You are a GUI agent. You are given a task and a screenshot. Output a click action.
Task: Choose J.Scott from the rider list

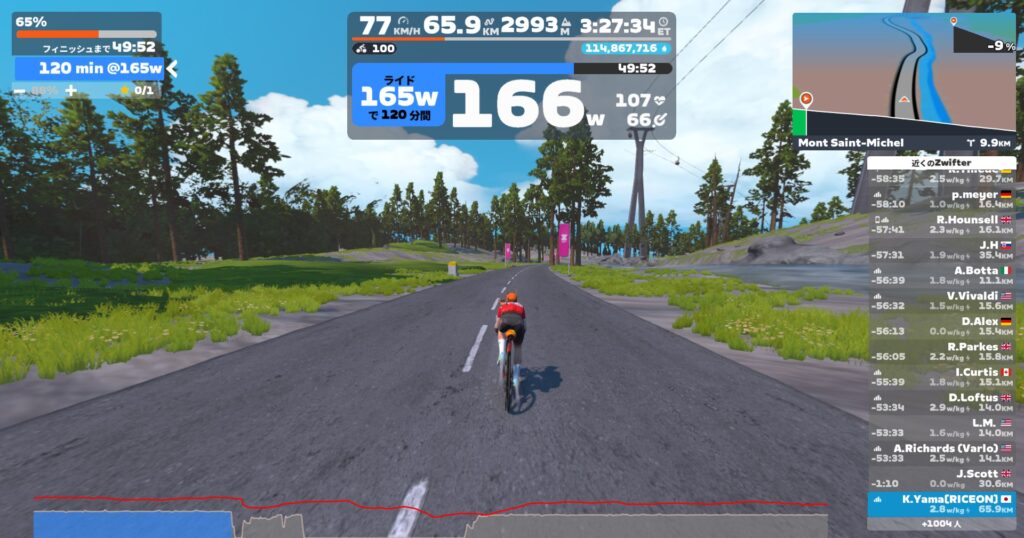coord(940,478)
